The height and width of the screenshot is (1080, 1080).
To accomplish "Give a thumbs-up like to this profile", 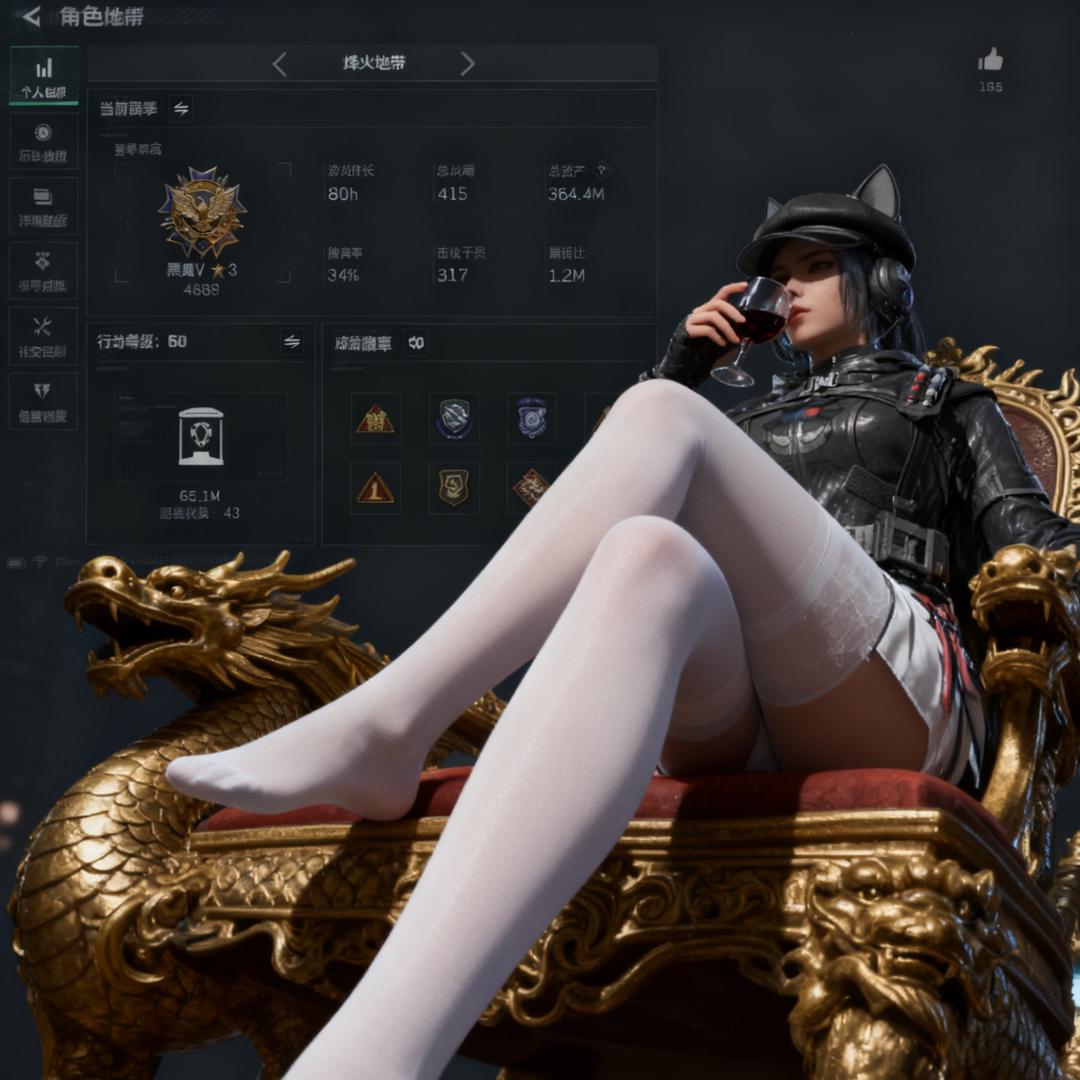I will 990,61.
